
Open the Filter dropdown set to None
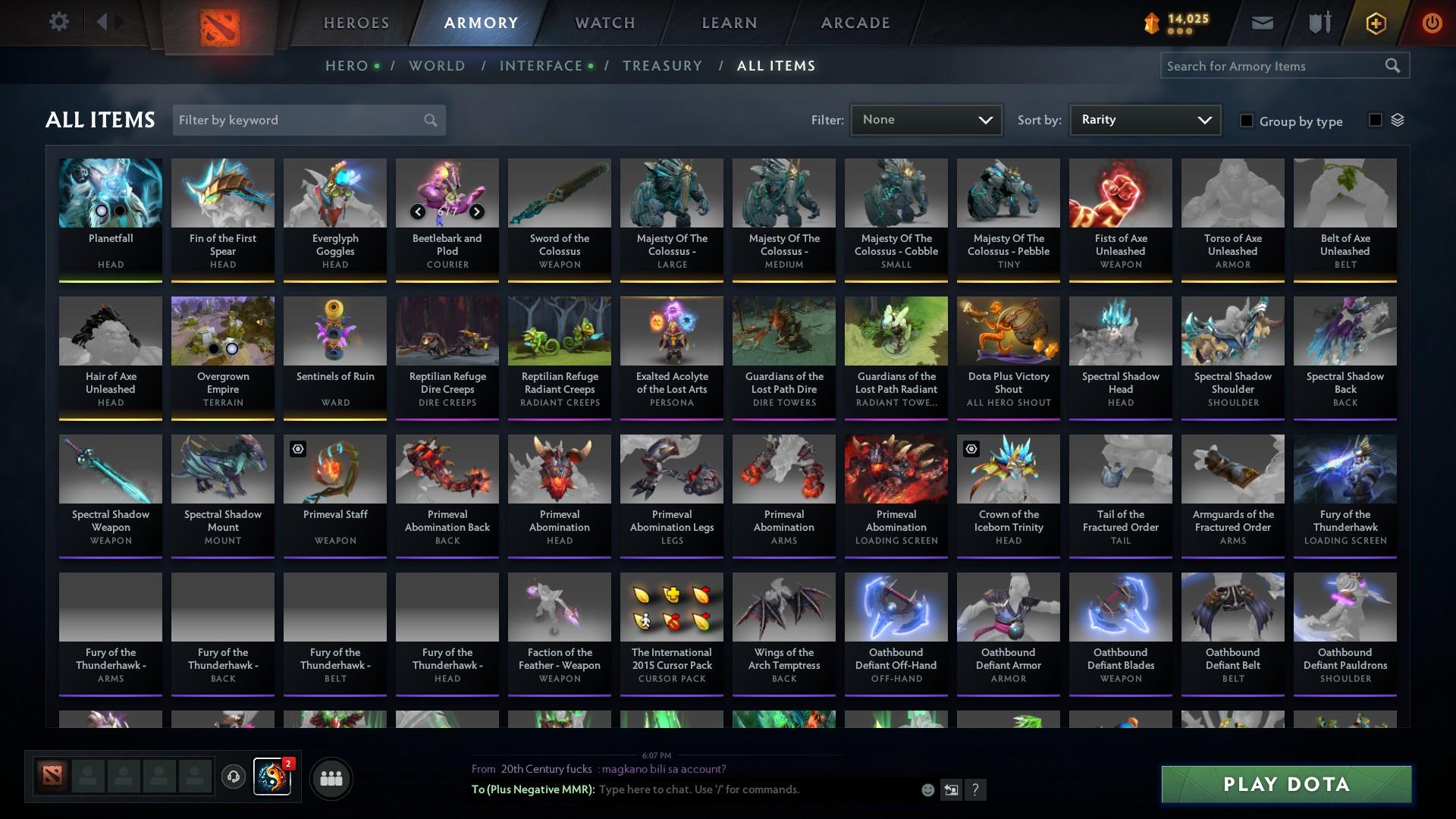pos(926,119)
